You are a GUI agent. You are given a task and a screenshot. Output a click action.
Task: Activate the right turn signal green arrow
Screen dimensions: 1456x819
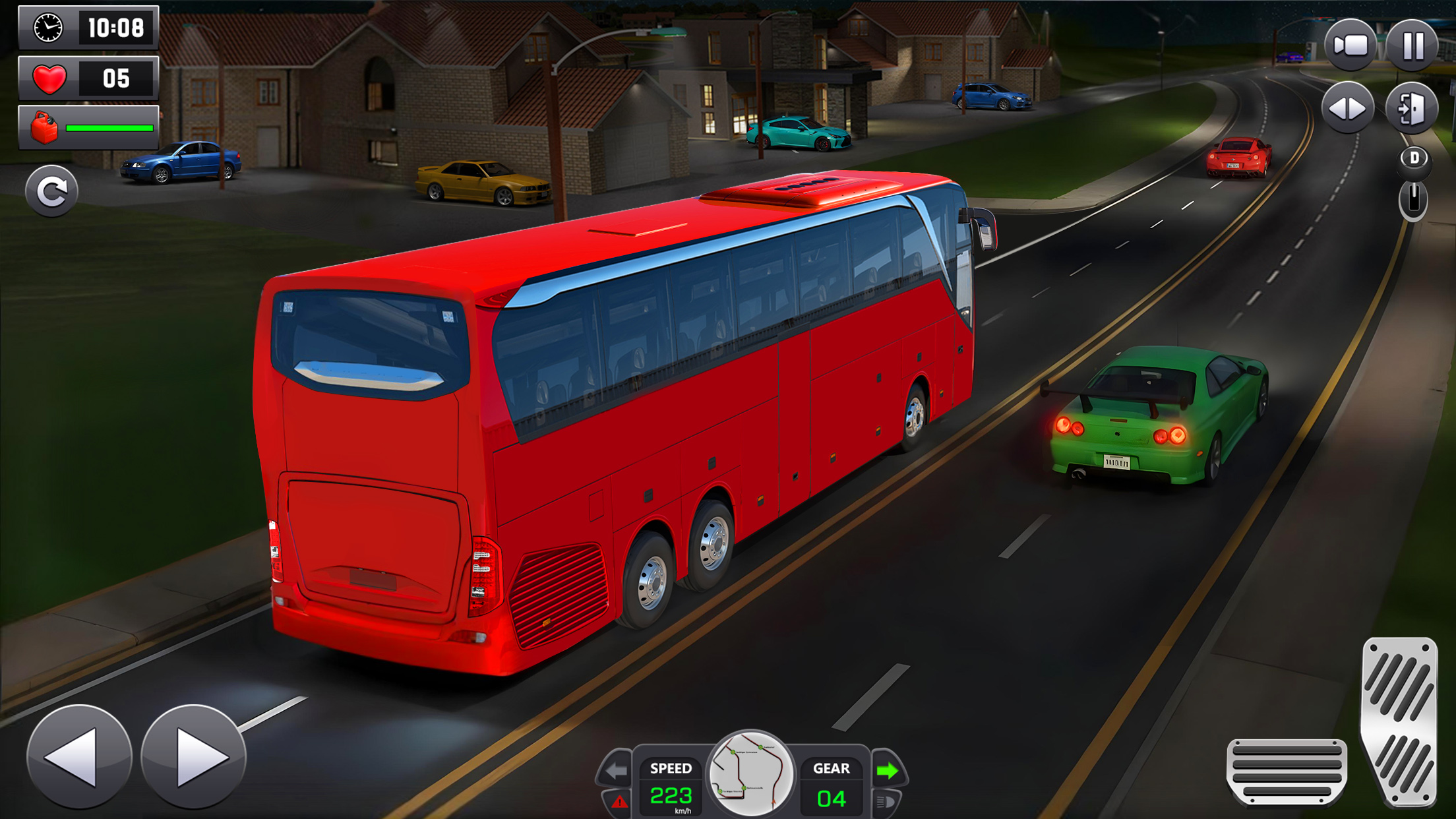point(889,770)
